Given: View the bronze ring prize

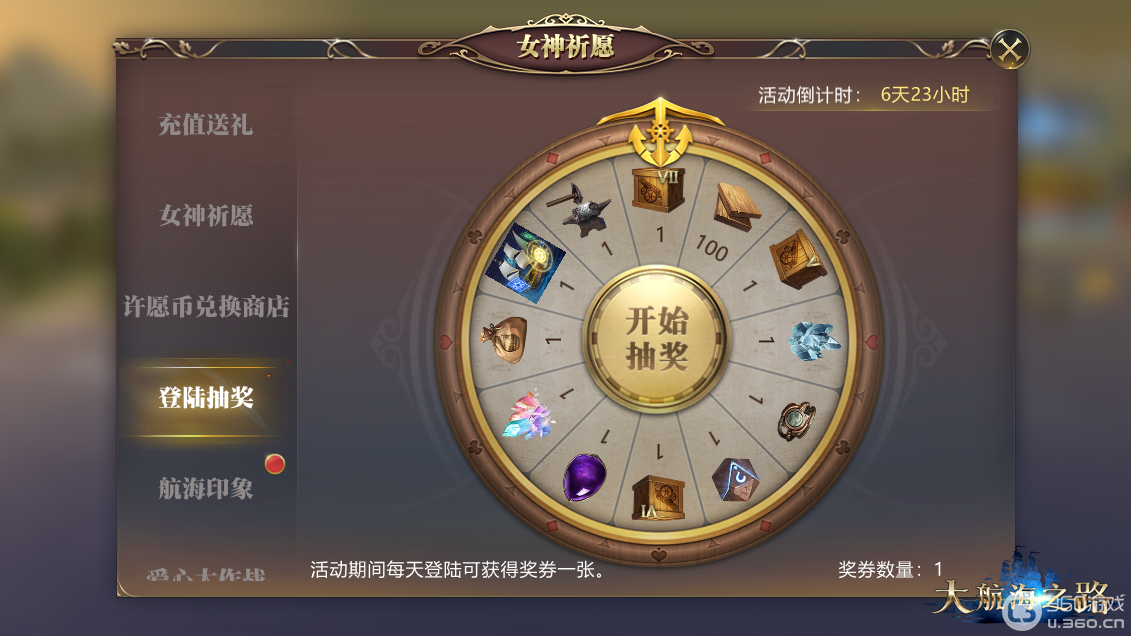Looking at the screenshot, I should (x=797, y=420).
